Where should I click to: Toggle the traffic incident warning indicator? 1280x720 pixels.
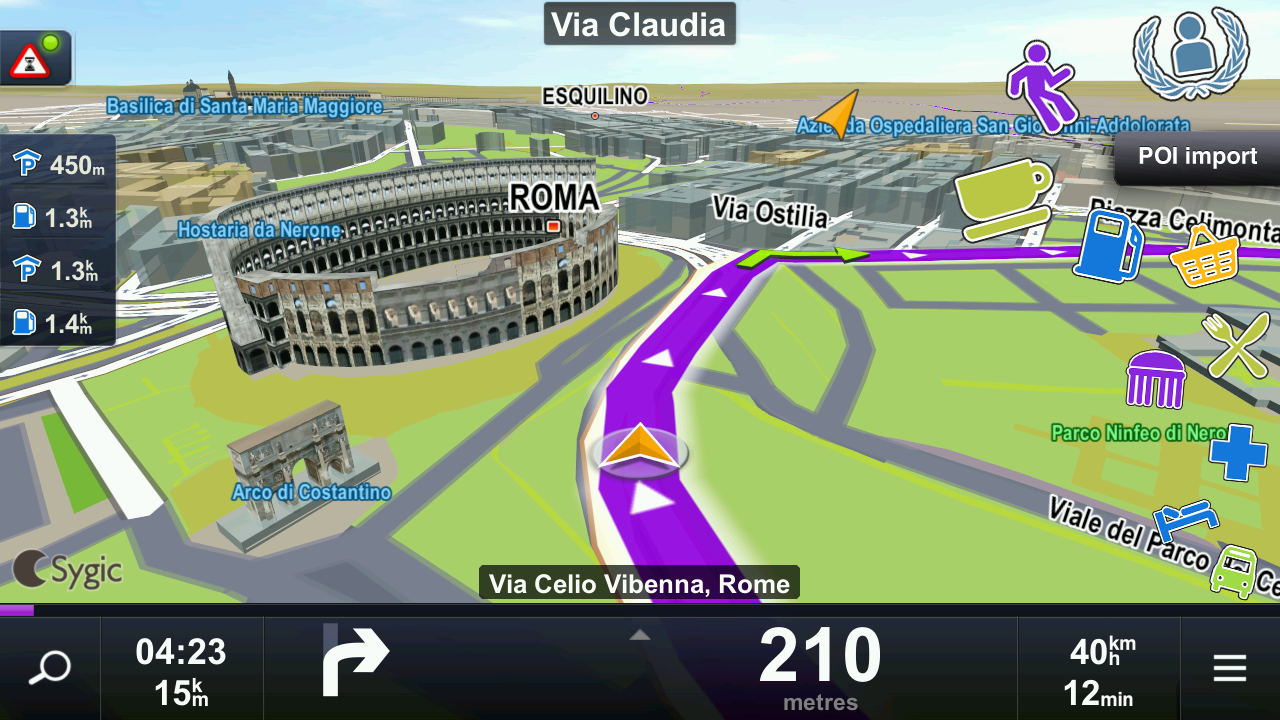coord(35,57)
